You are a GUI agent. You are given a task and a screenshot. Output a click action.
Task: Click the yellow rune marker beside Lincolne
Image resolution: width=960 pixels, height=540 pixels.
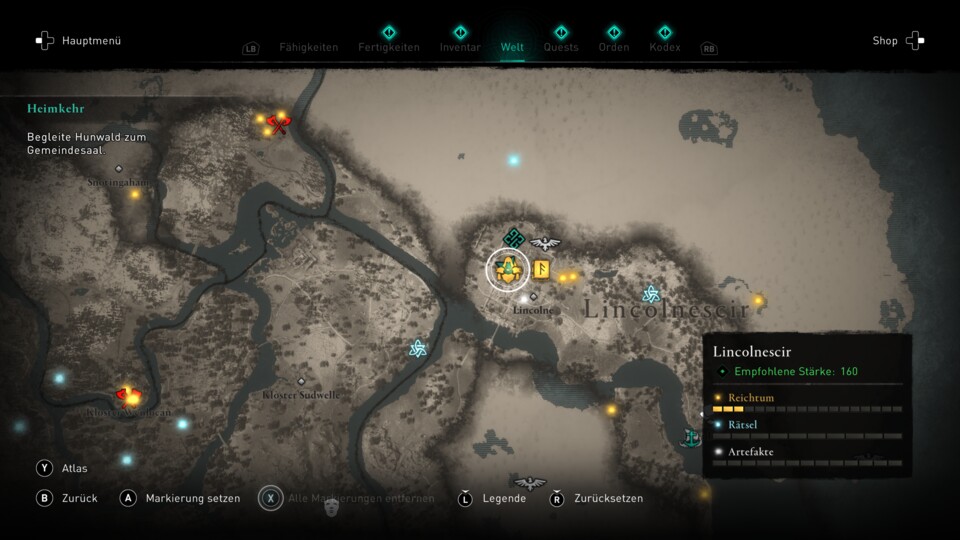(541, 268)
